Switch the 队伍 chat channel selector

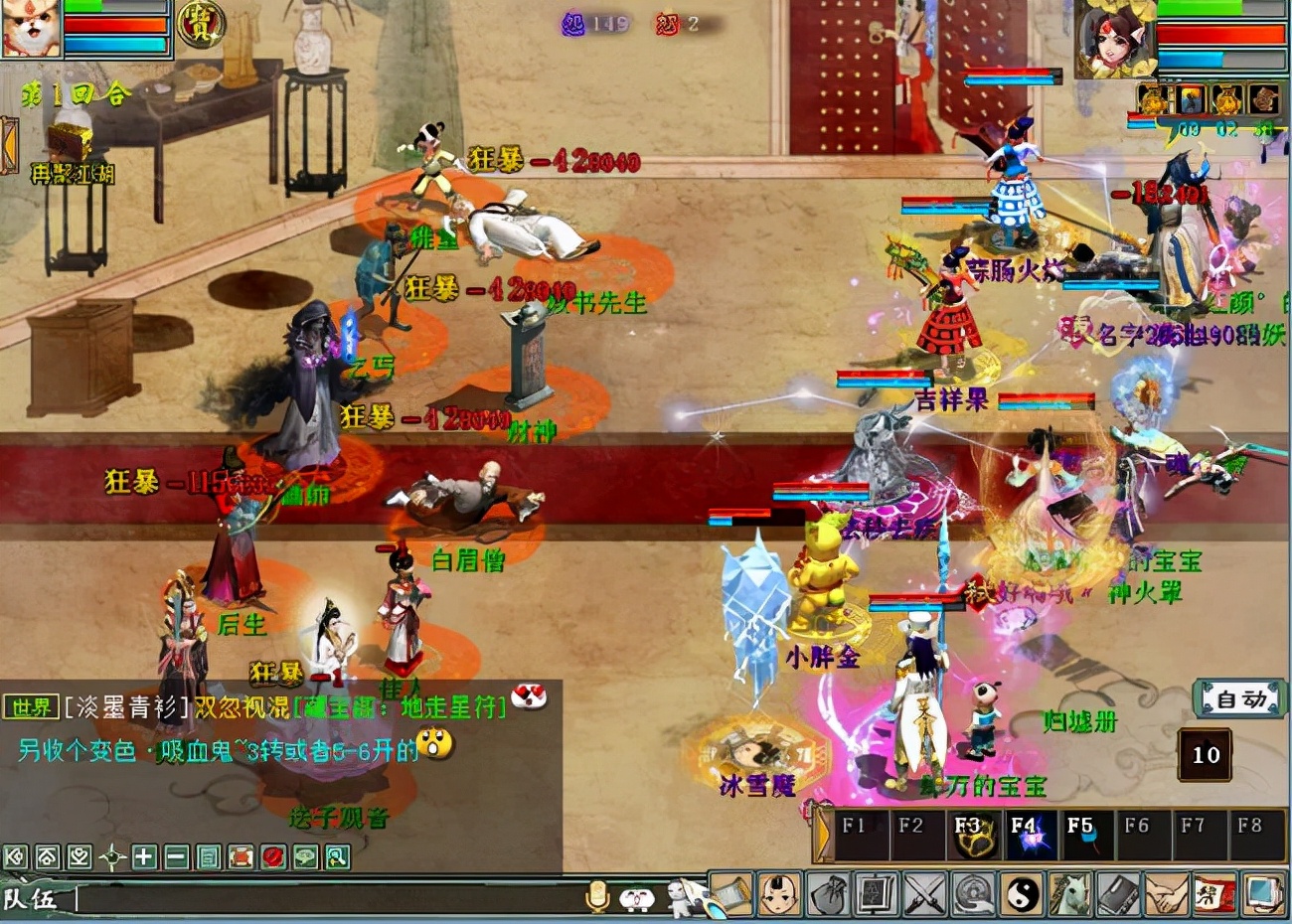point(32,900)
